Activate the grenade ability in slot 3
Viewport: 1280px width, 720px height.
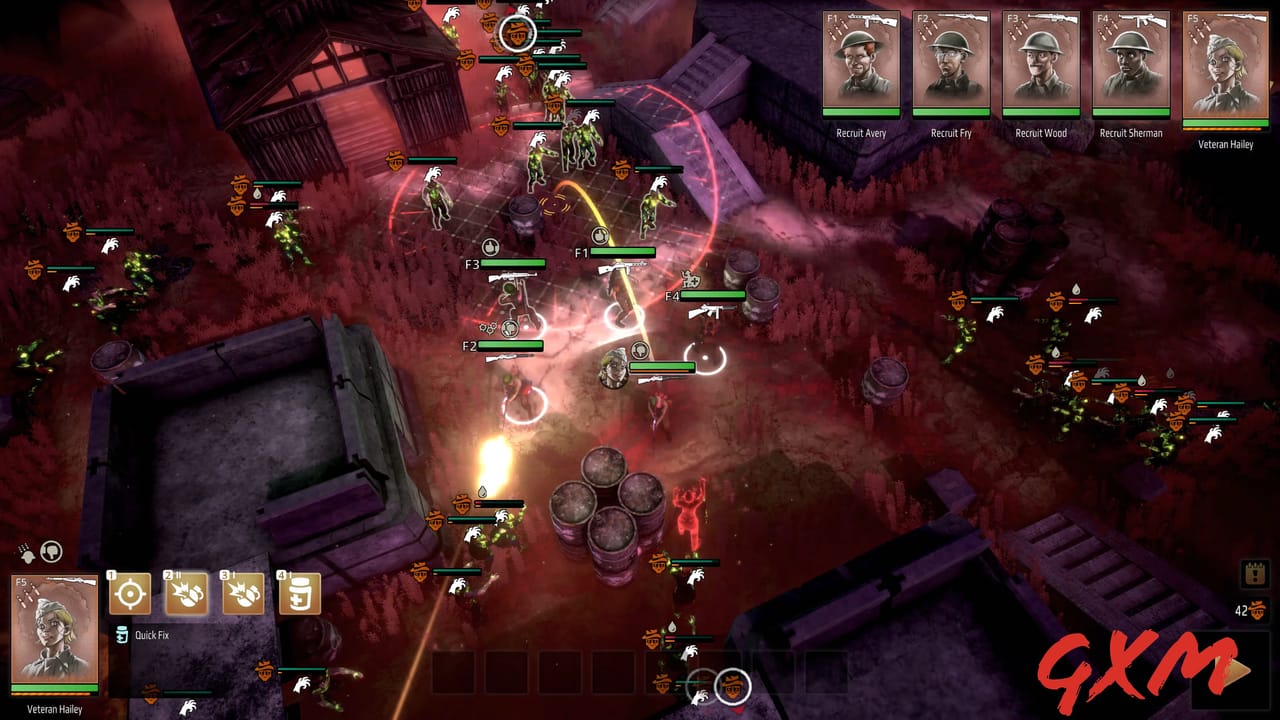[241, 593]
